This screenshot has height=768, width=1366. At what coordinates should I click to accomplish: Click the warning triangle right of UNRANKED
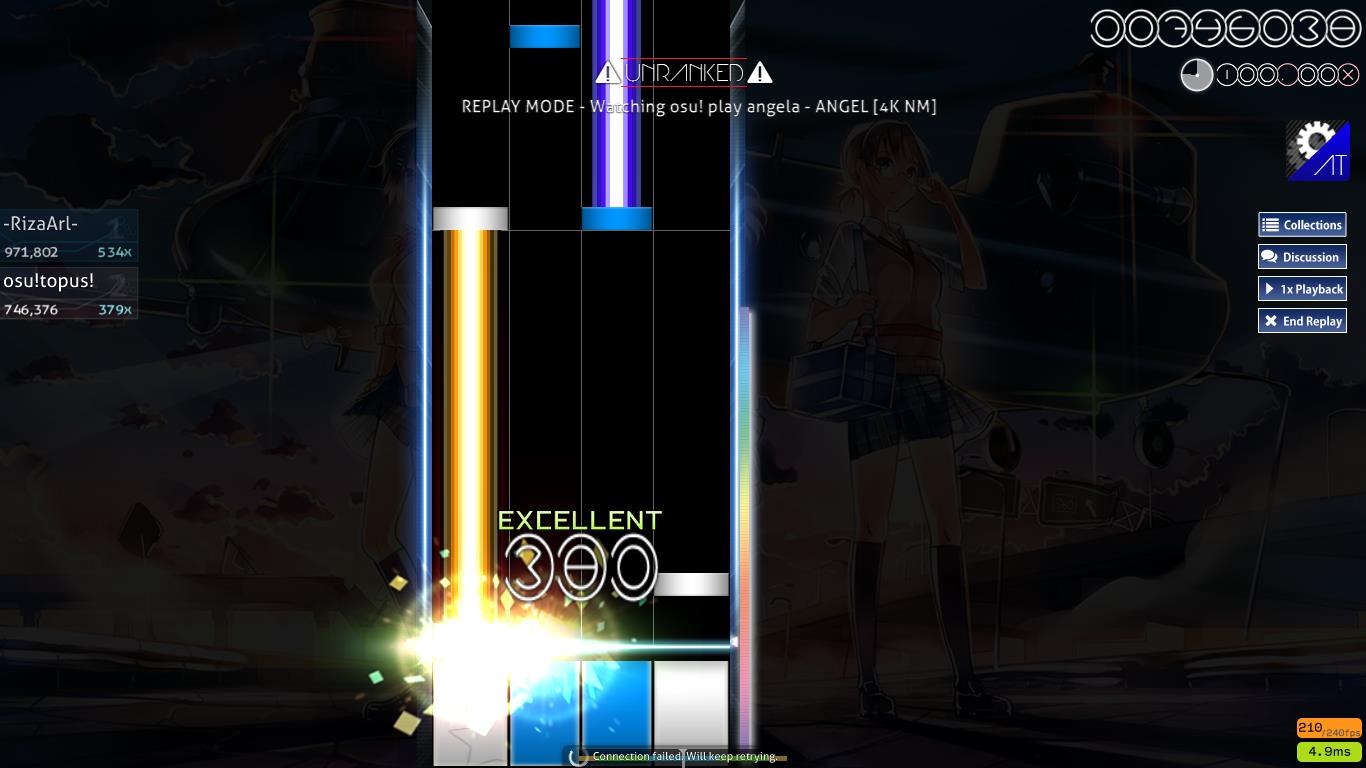tap(760, 72)
